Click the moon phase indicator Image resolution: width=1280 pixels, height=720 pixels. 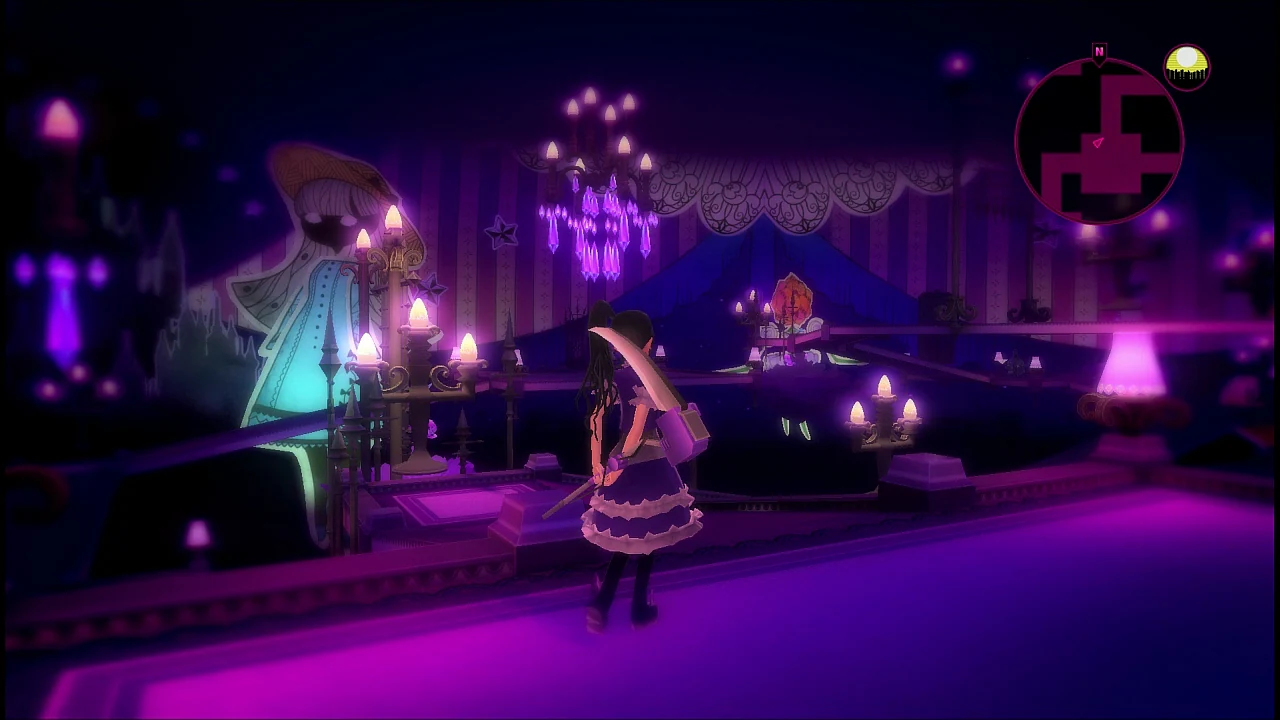pos(1186,65)
